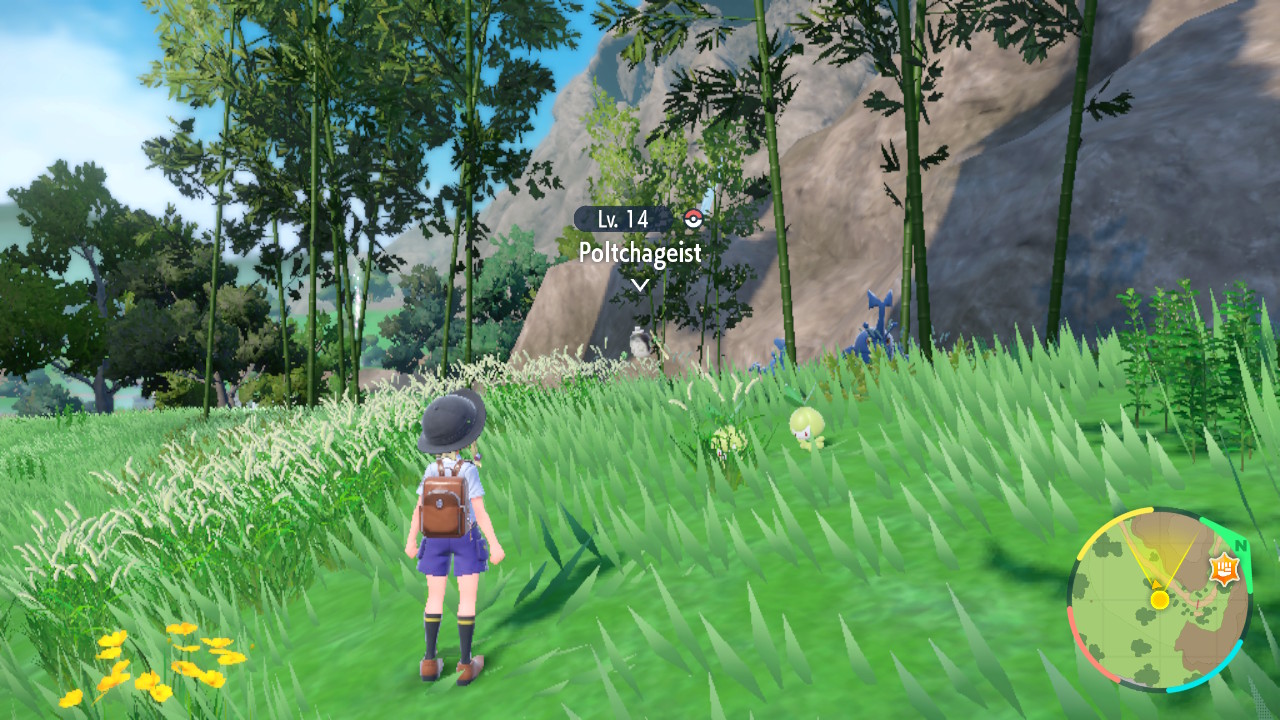The width and height of the screenshot is (1280, 720).
Task: Click the green N compass marker on the minimap
Action: tap(1240, 547)
